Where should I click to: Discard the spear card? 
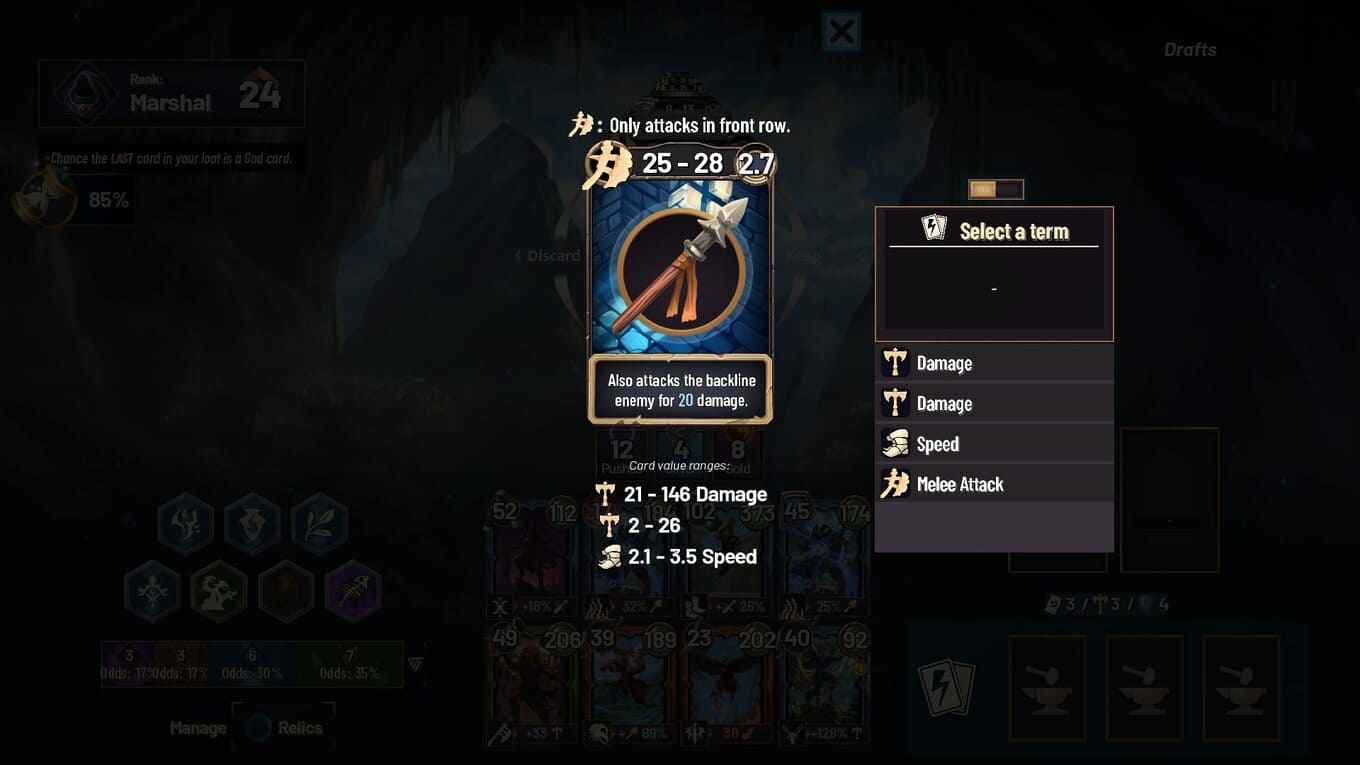(553, 256)
